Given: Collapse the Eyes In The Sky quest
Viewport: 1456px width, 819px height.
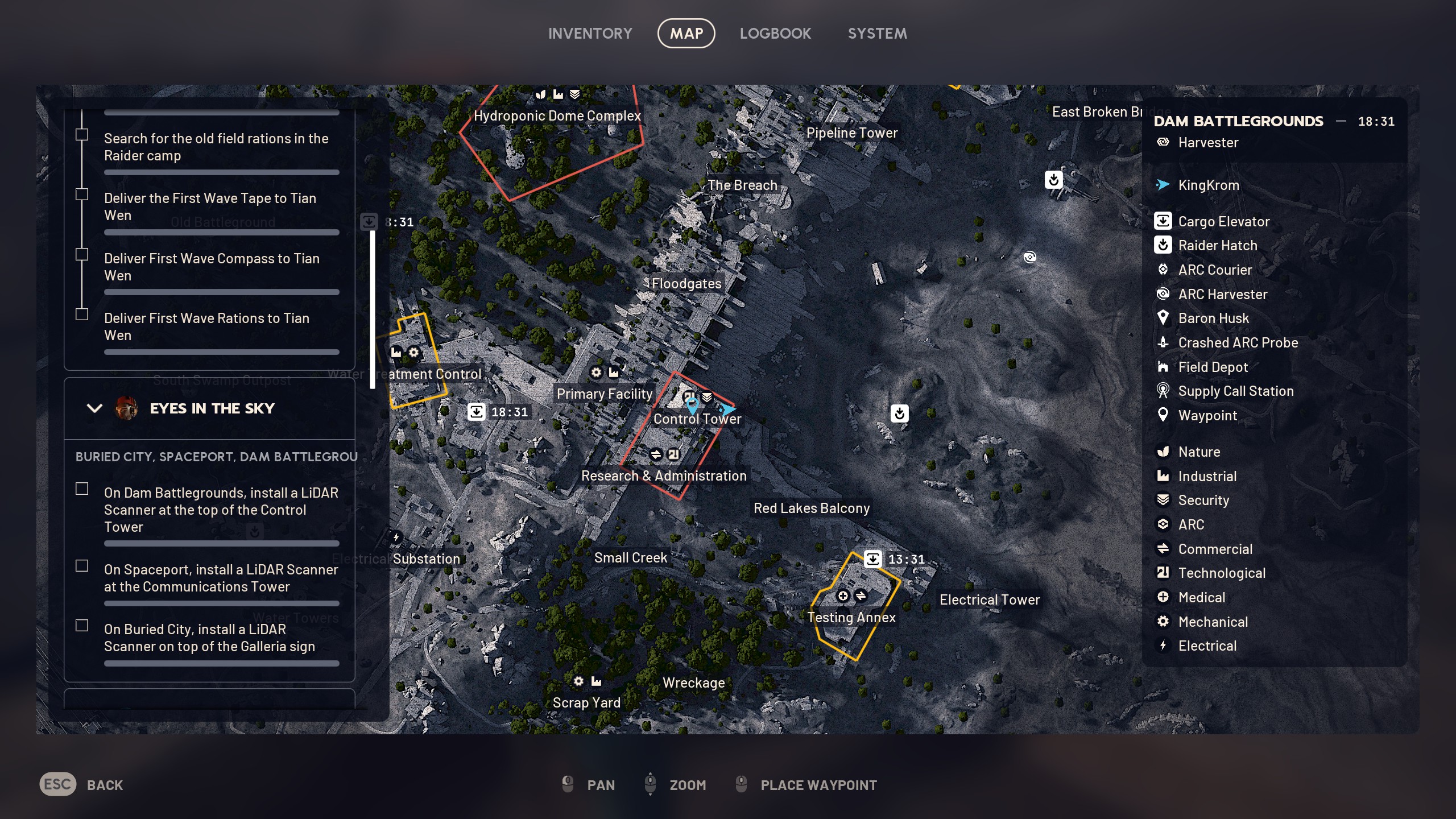Looking at the screenshot, I should coord(94,408).
